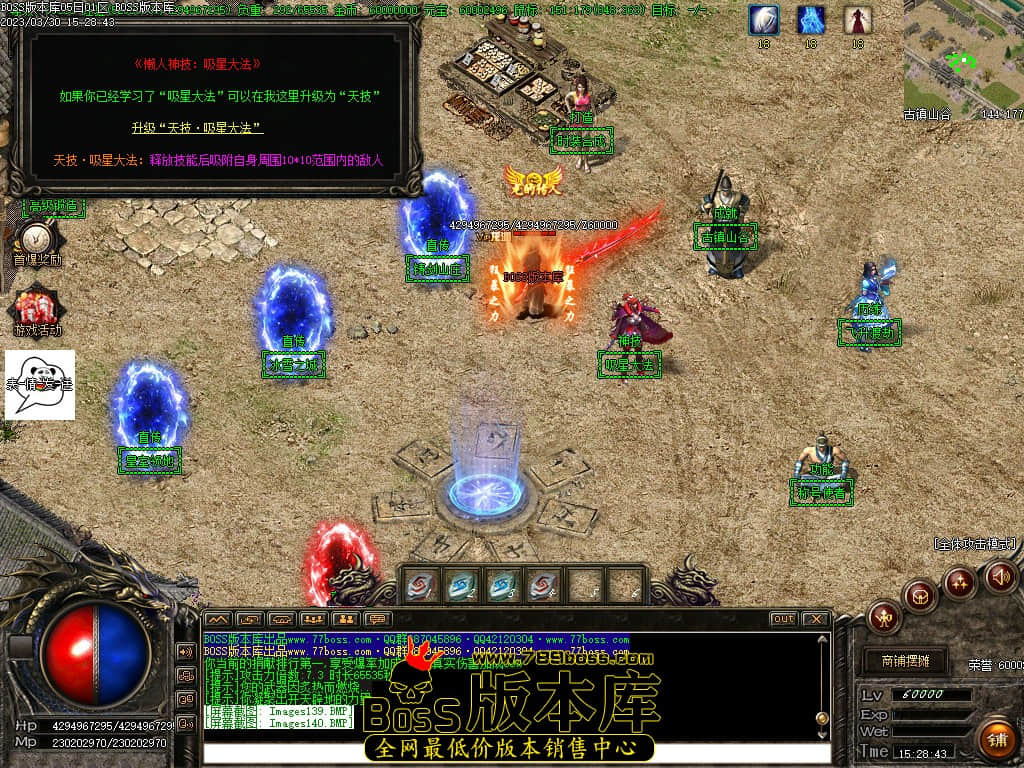Image resolution: width=1024 pixels, height=768 pixels.
Task: Open the bag with the chest icon button
Action: (x=920, y=597)
